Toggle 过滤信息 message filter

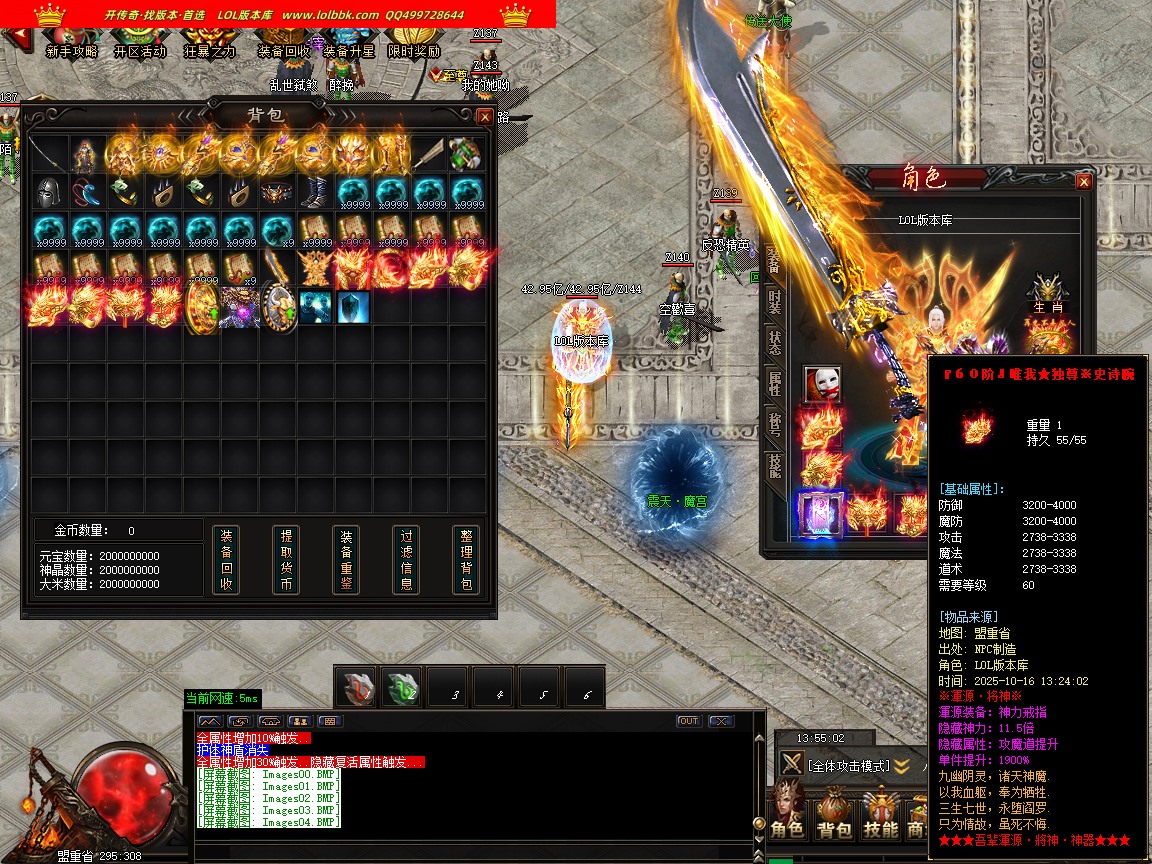coord(406,560)
